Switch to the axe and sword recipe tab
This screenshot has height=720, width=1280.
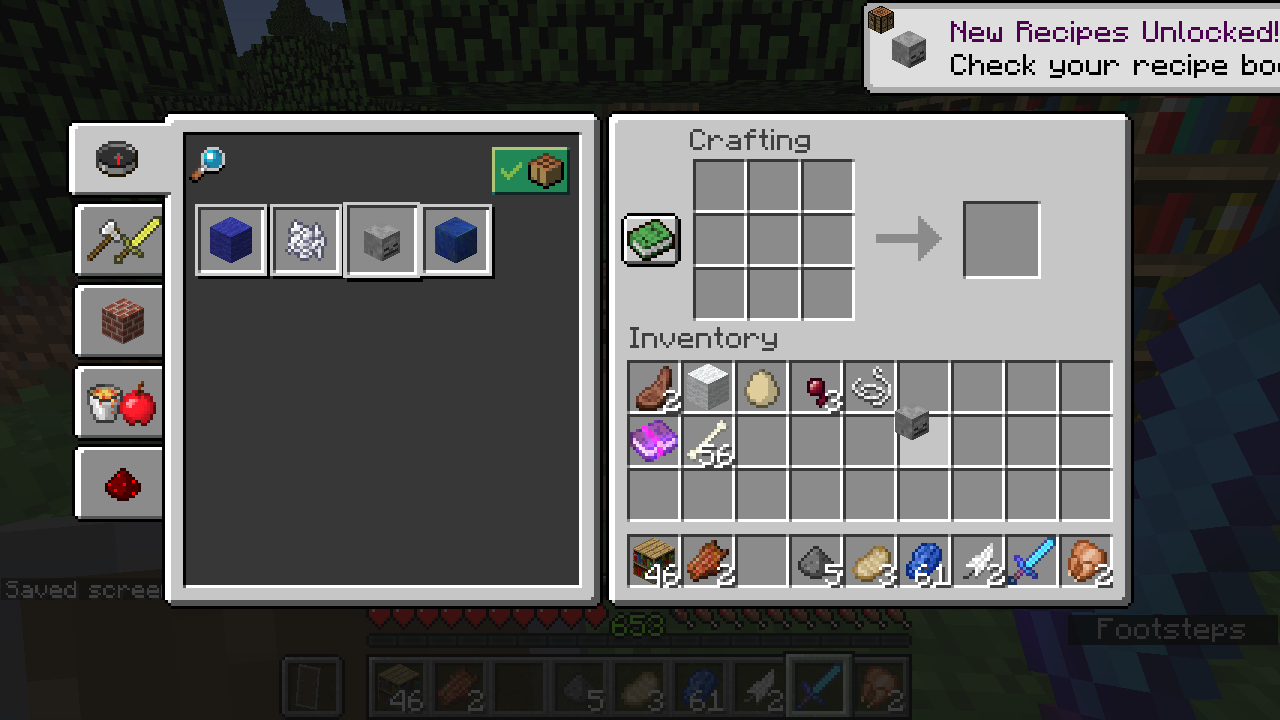point(122,240)
